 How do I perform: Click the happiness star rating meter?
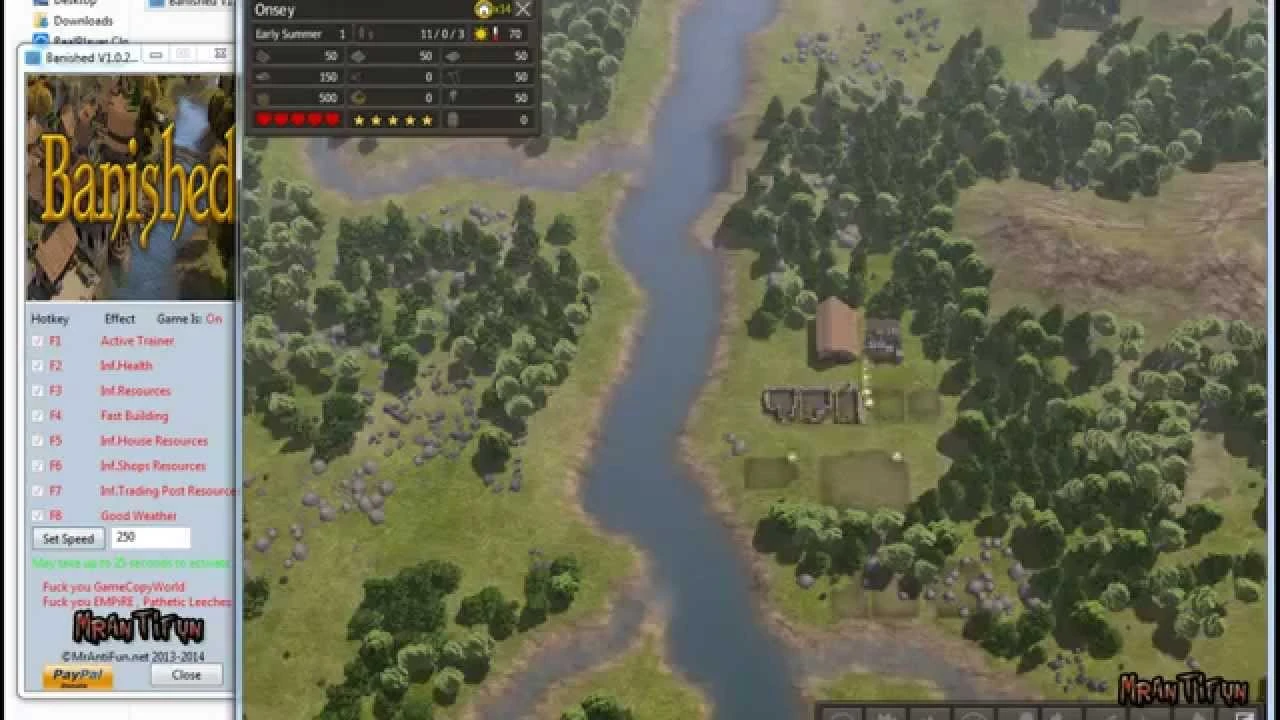[393, 119]
